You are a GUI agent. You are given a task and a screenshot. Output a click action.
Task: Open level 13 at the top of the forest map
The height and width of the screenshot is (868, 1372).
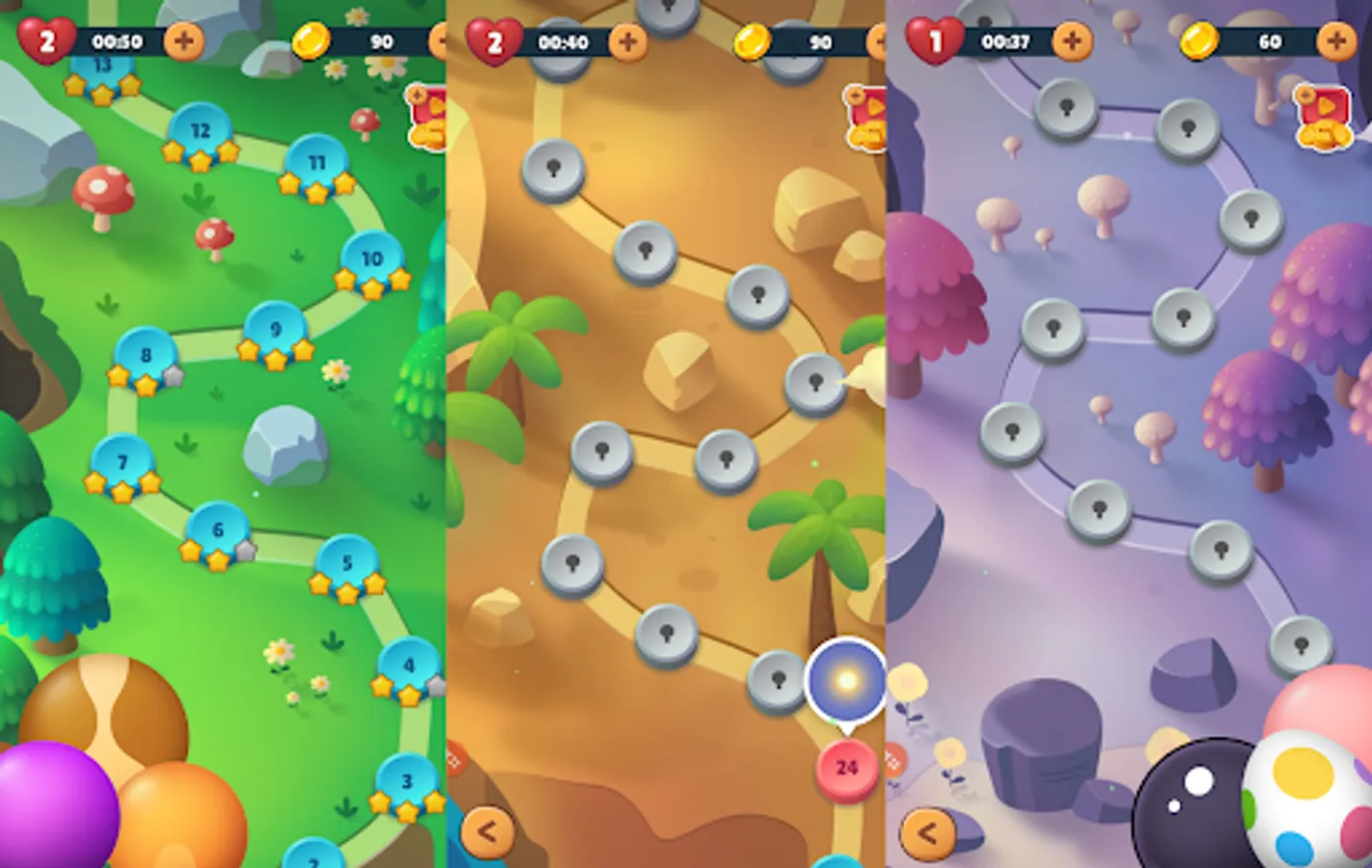(101, 68)
